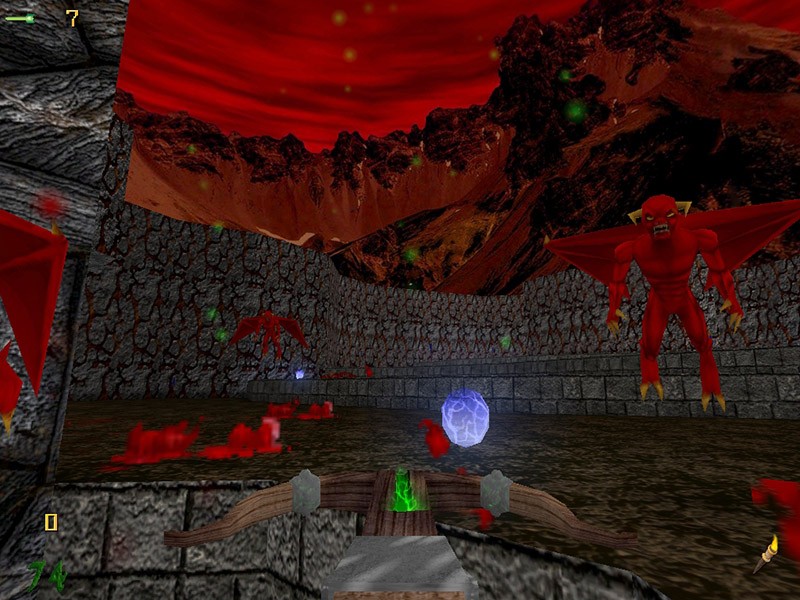
Task: Select the torch inventory item icon
Action: point(767,553)
